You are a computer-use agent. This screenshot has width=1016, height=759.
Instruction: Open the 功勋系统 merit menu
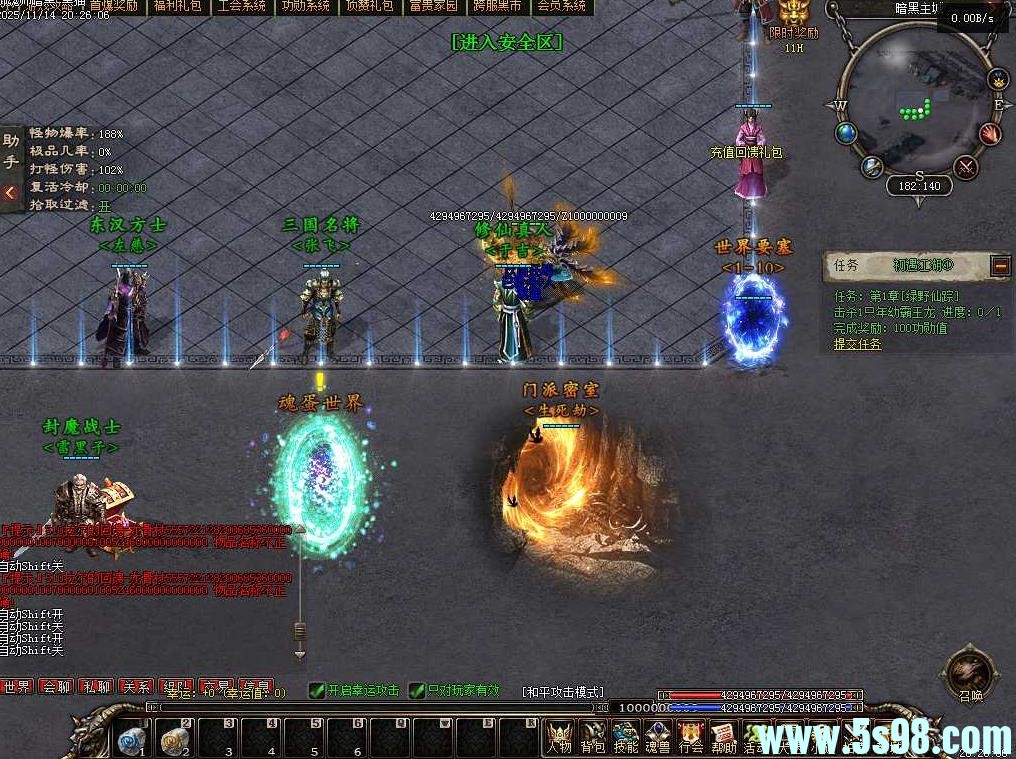tap(305, 6)
